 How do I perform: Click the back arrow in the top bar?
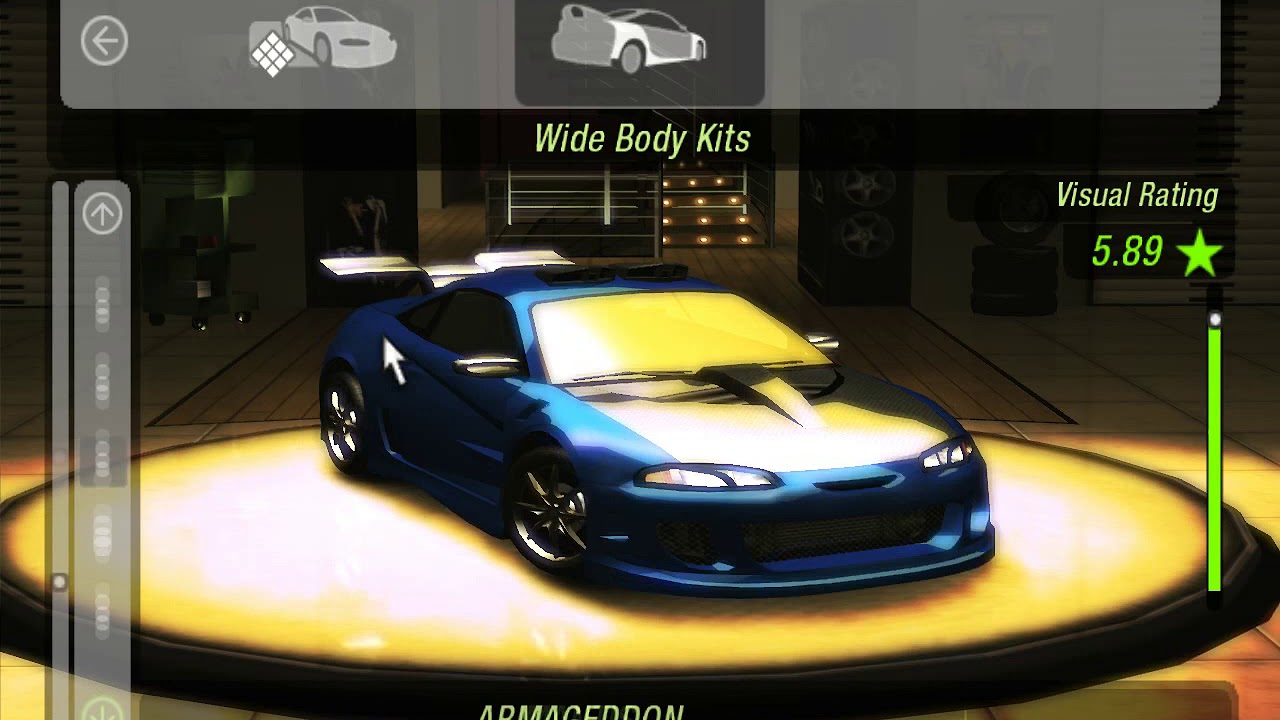[104, 42]
